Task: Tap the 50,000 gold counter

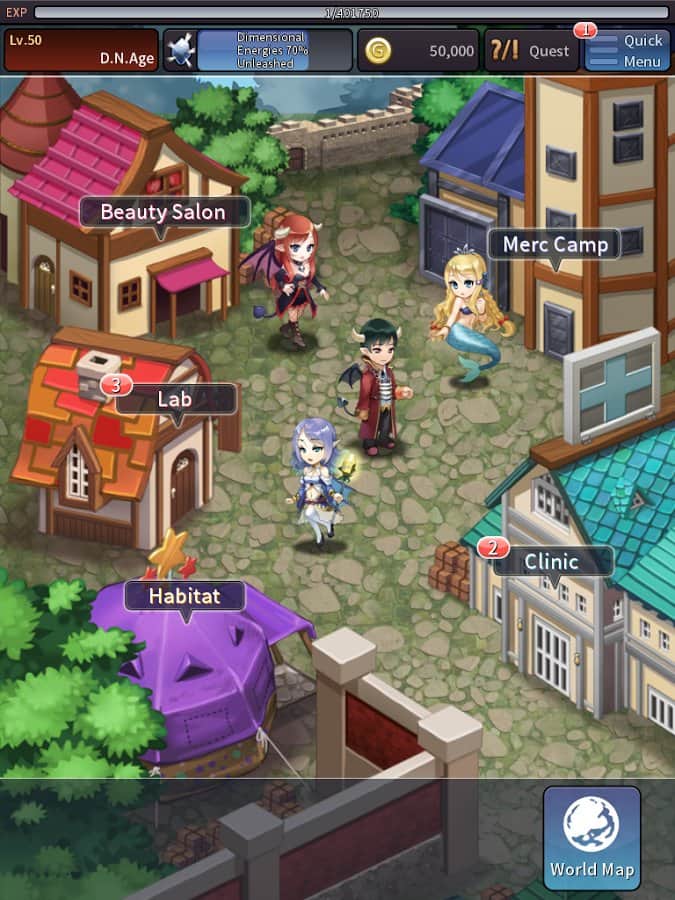Action: click(419, 50)
